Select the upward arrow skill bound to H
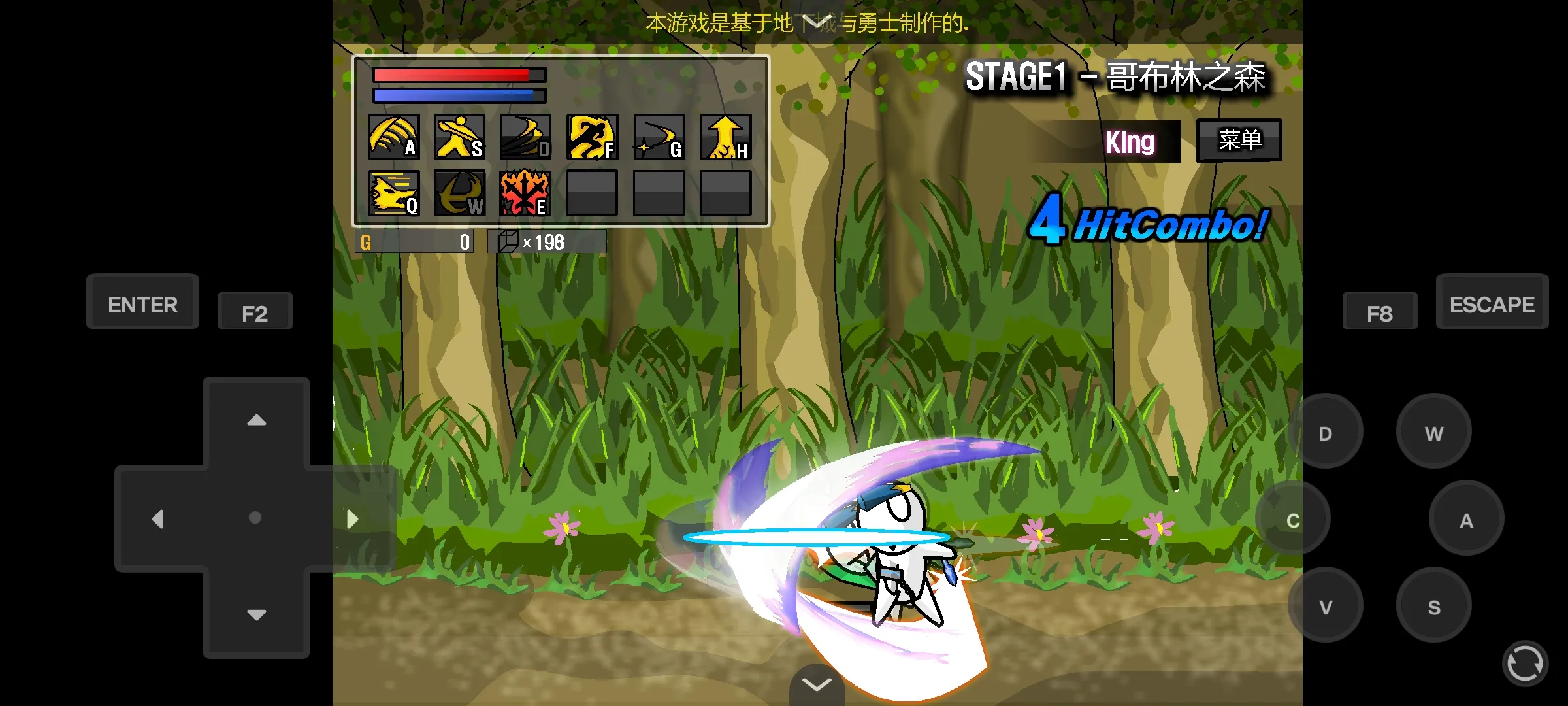Screen dimensions: 1568x706 [x=725, y=137]
